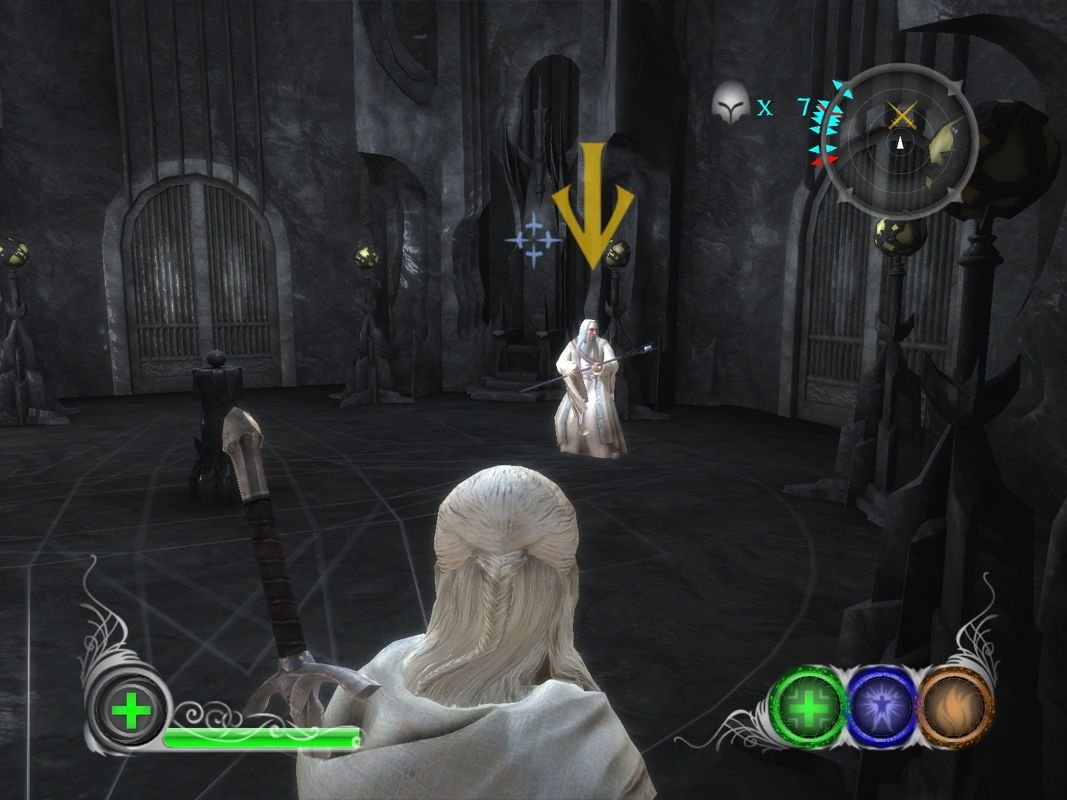The width and height of the screenshot is (1067, 800).
Task: Click the white helmet reinforcements icon
Action: coord(732,104)
